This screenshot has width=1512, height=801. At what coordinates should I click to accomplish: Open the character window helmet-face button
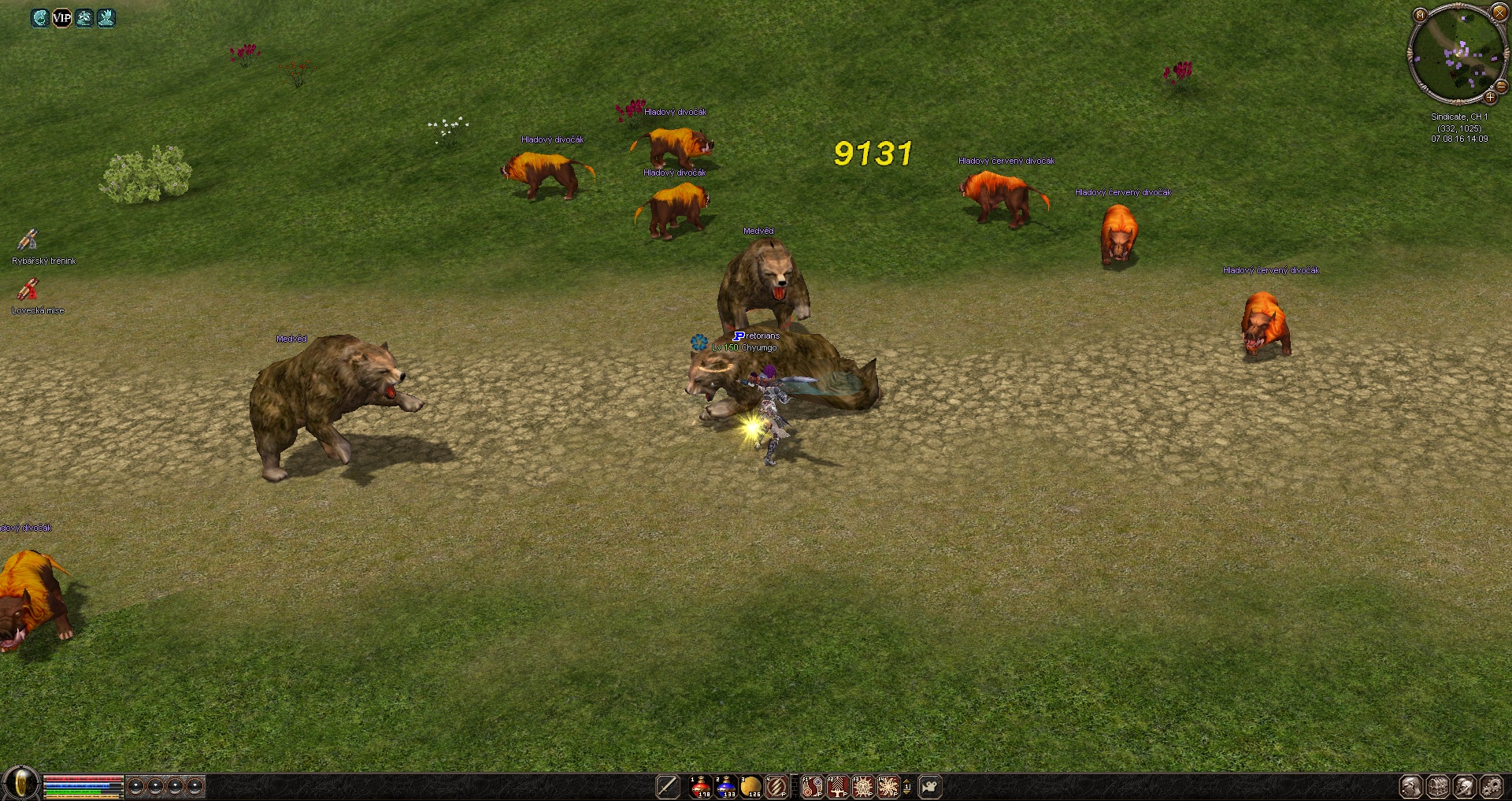(1411, 786)
